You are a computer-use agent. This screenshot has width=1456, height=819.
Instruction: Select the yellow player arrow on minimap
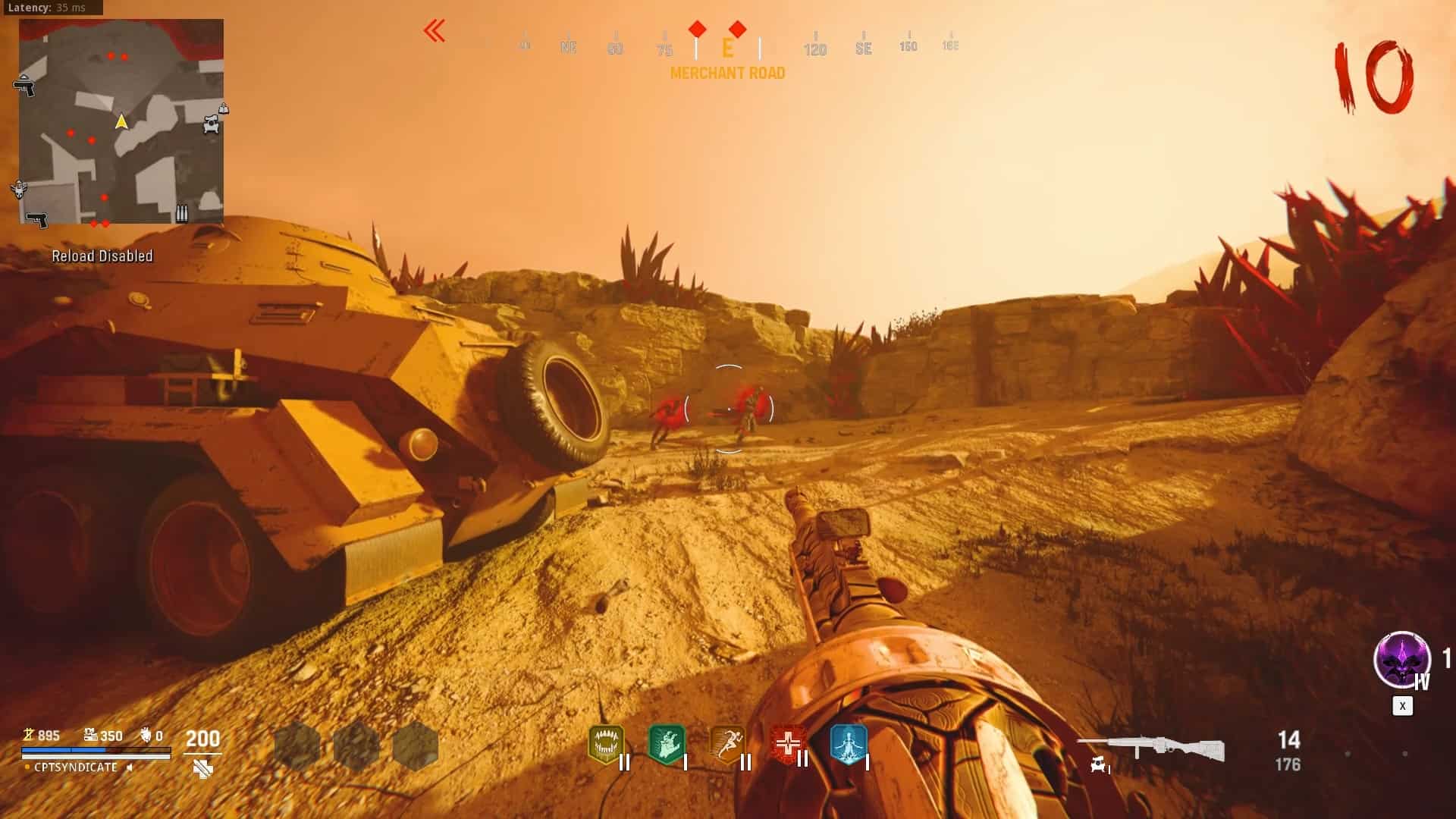[x=121, y=121]
